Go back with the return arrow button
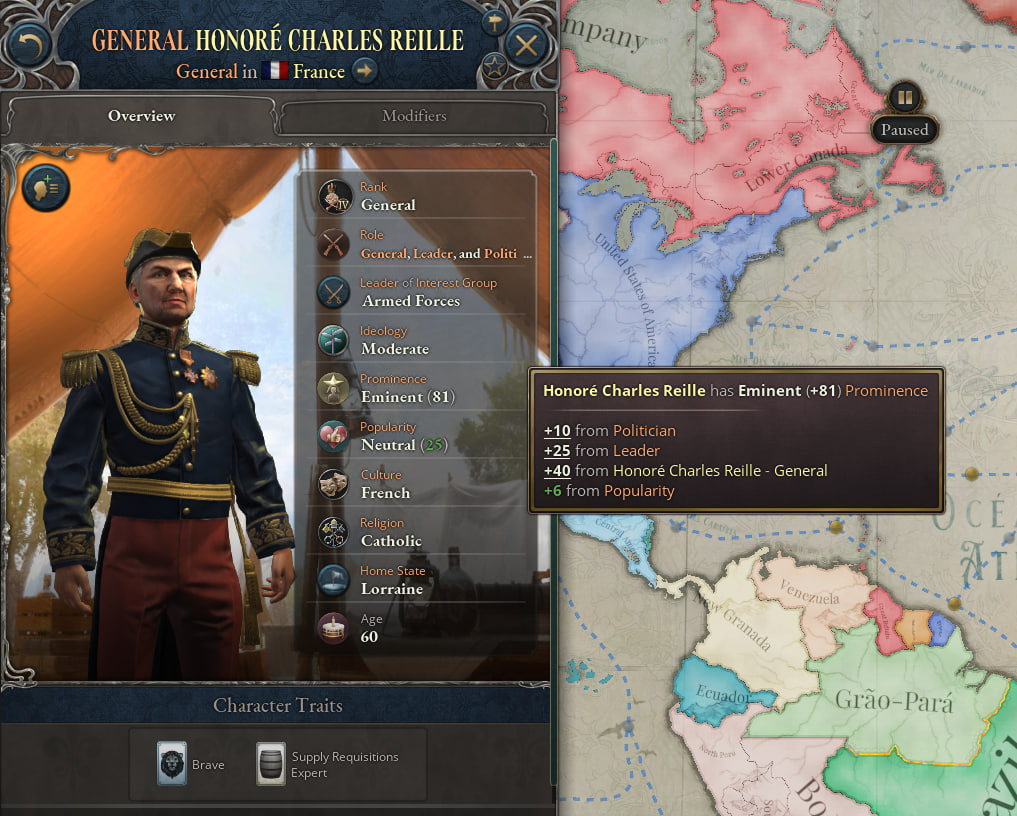Screen dimensions: 1017x816 [30, 46]
